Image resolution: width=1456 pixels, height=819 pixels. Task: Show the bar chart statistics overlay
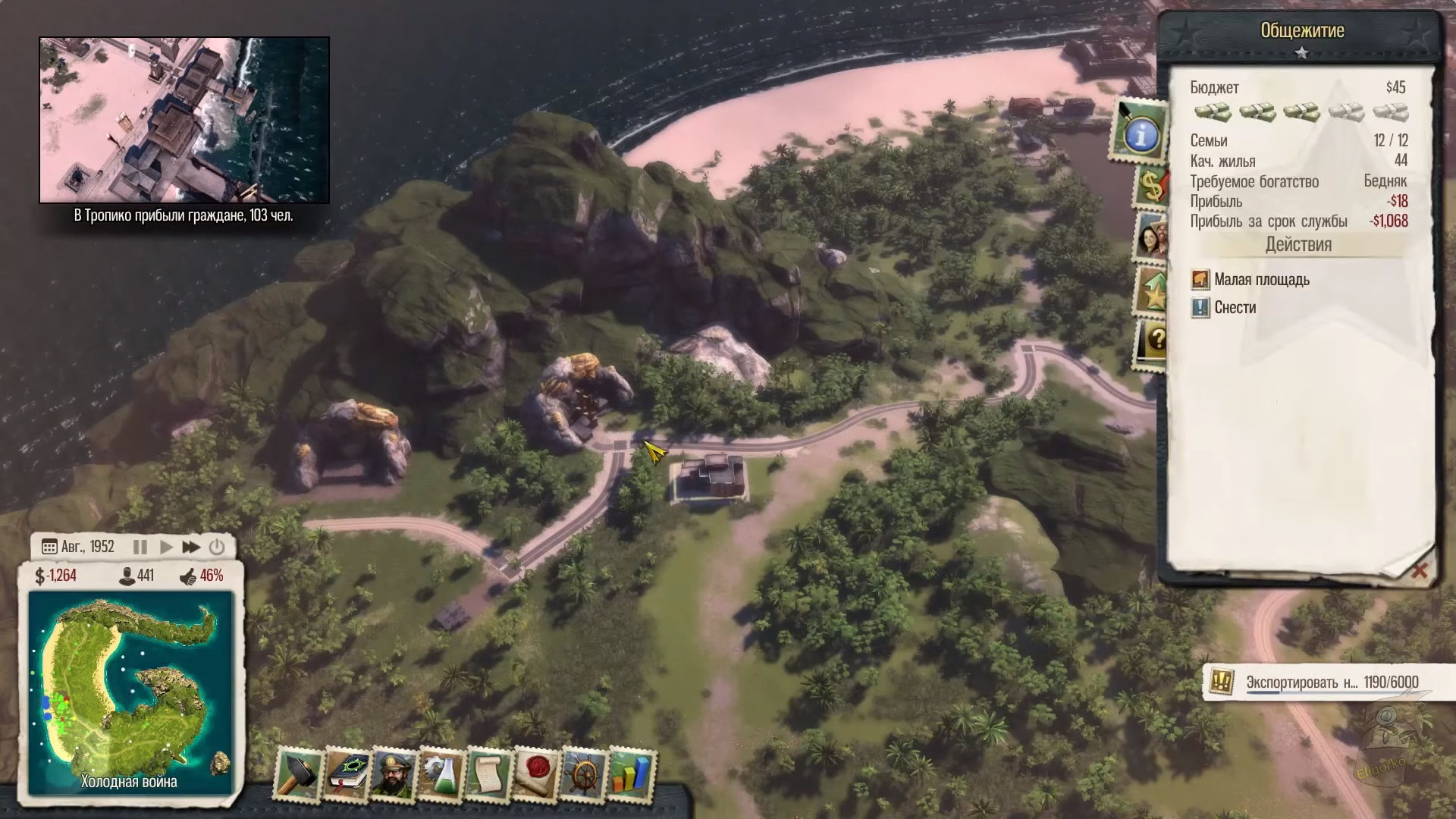click(631, 773)
